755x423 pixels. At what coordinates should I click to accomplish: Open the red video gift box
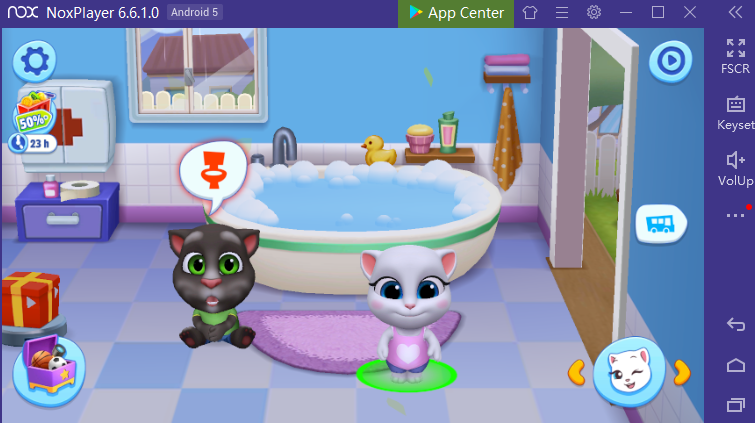tap(30, 298)
